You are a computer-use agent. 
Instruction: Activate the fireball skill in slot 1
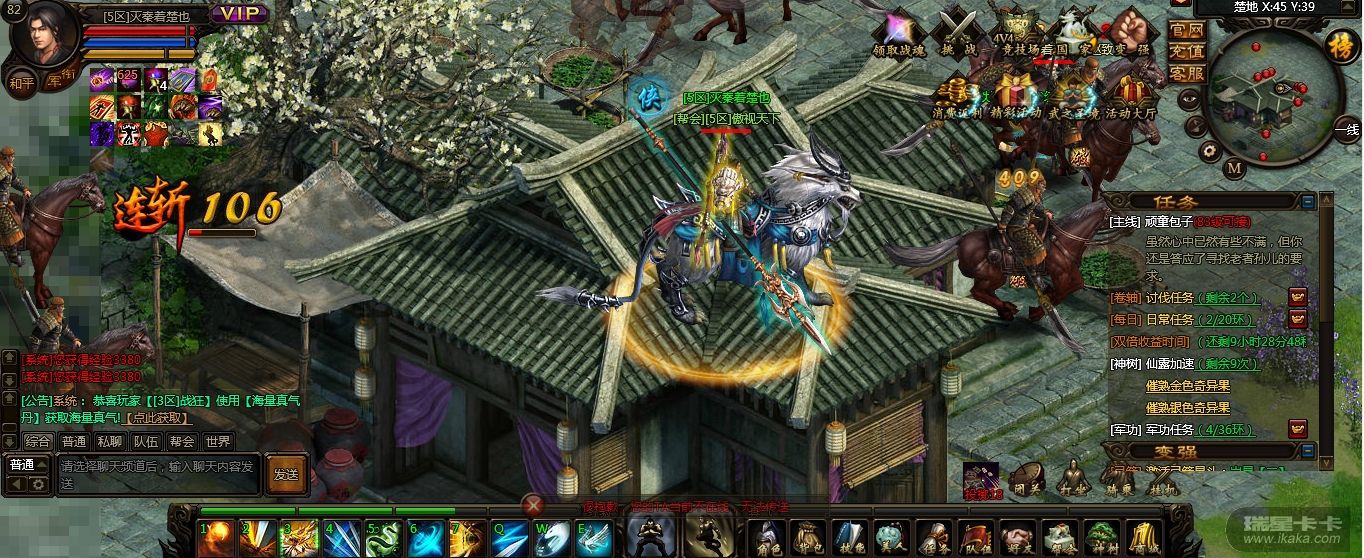click(x=215, y=538)
